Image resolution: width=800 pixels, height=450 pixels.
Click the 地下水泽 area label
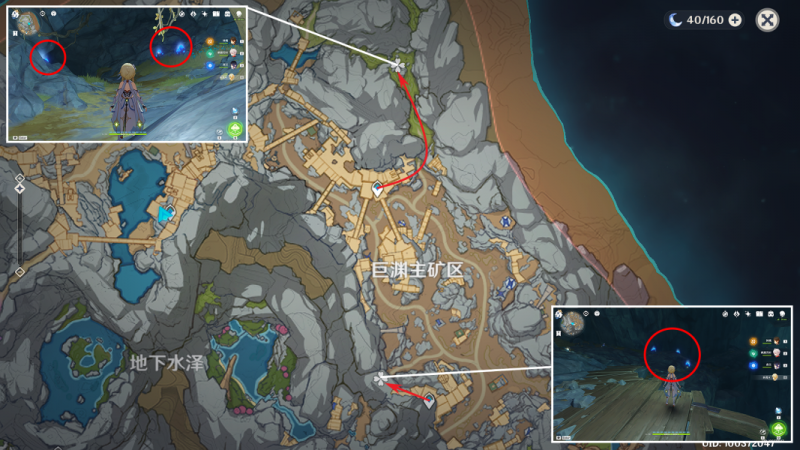(x=167, y=361)
